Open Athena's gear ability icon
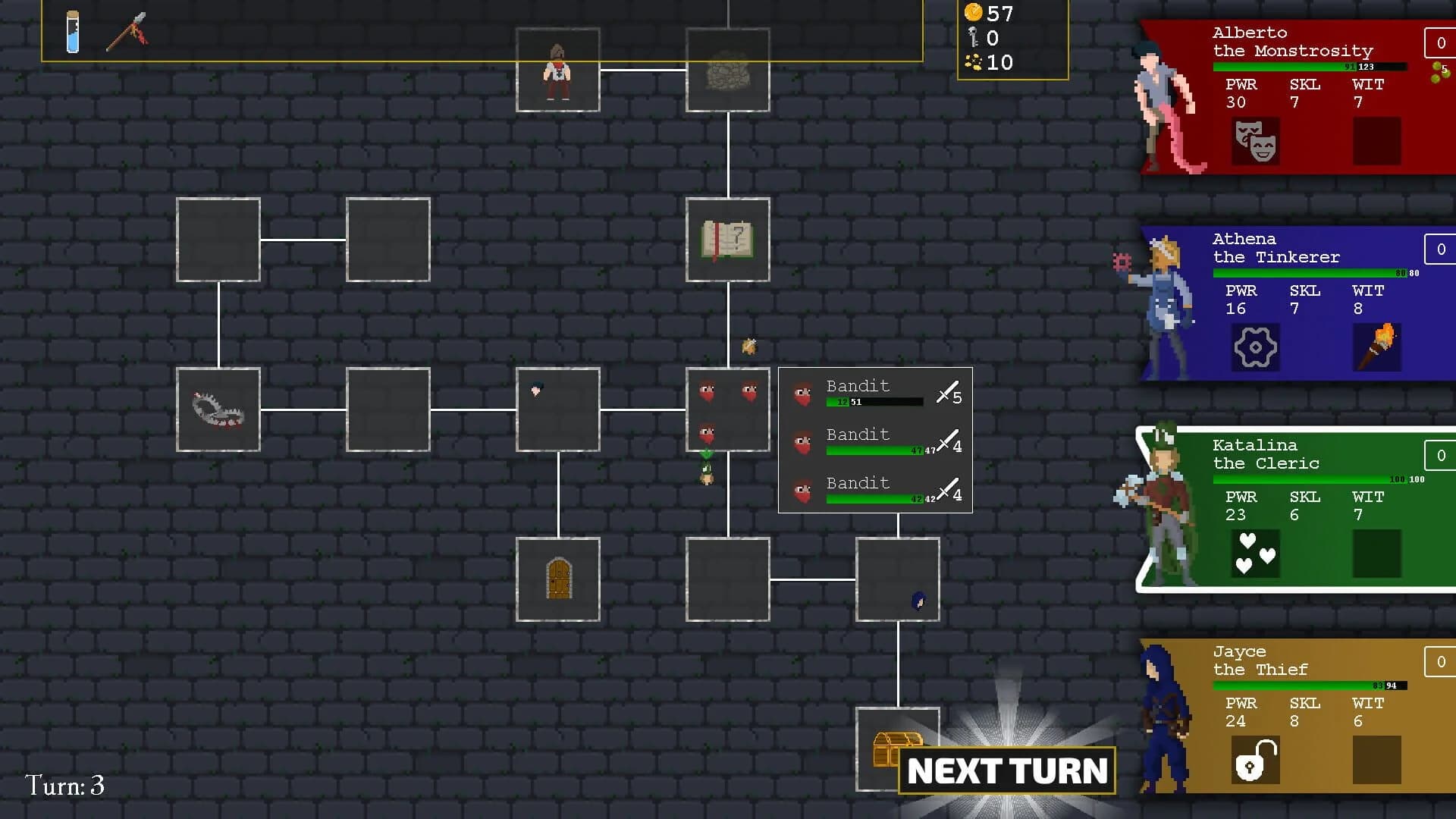Screen dimensions: 1456x819 pos(1256,347)
